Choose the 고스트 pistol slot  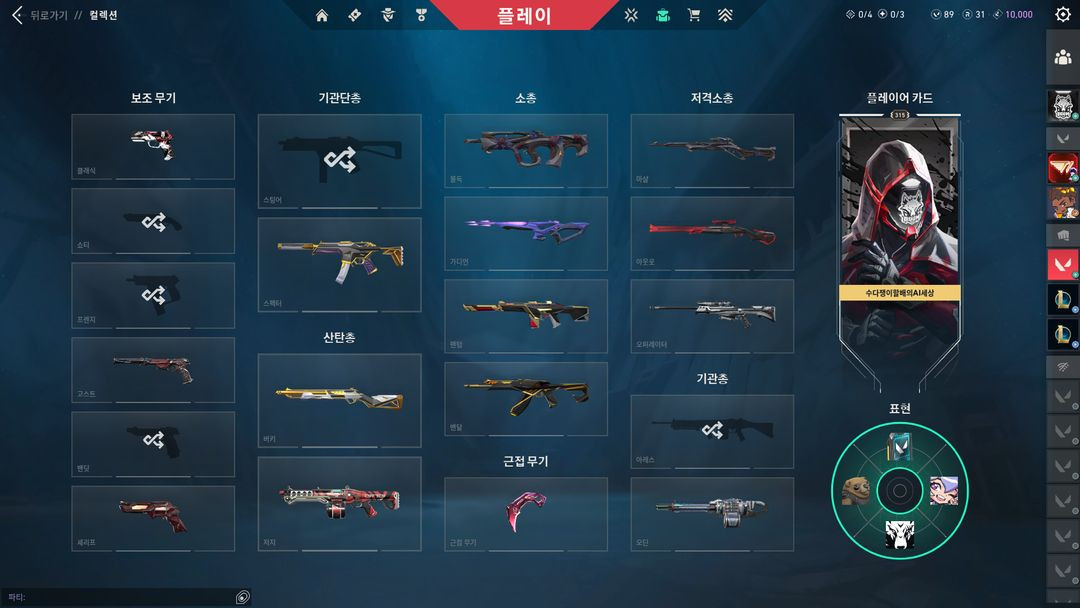pyautogui.click(x=153, y=370)
